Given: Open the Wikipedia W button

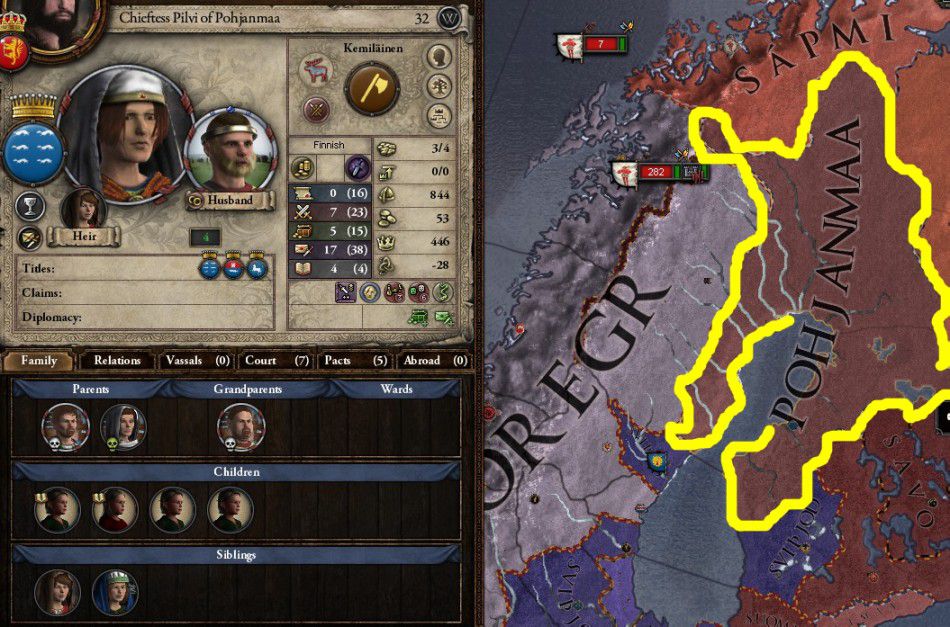Looking at the screenshot, I should (450, 18).
